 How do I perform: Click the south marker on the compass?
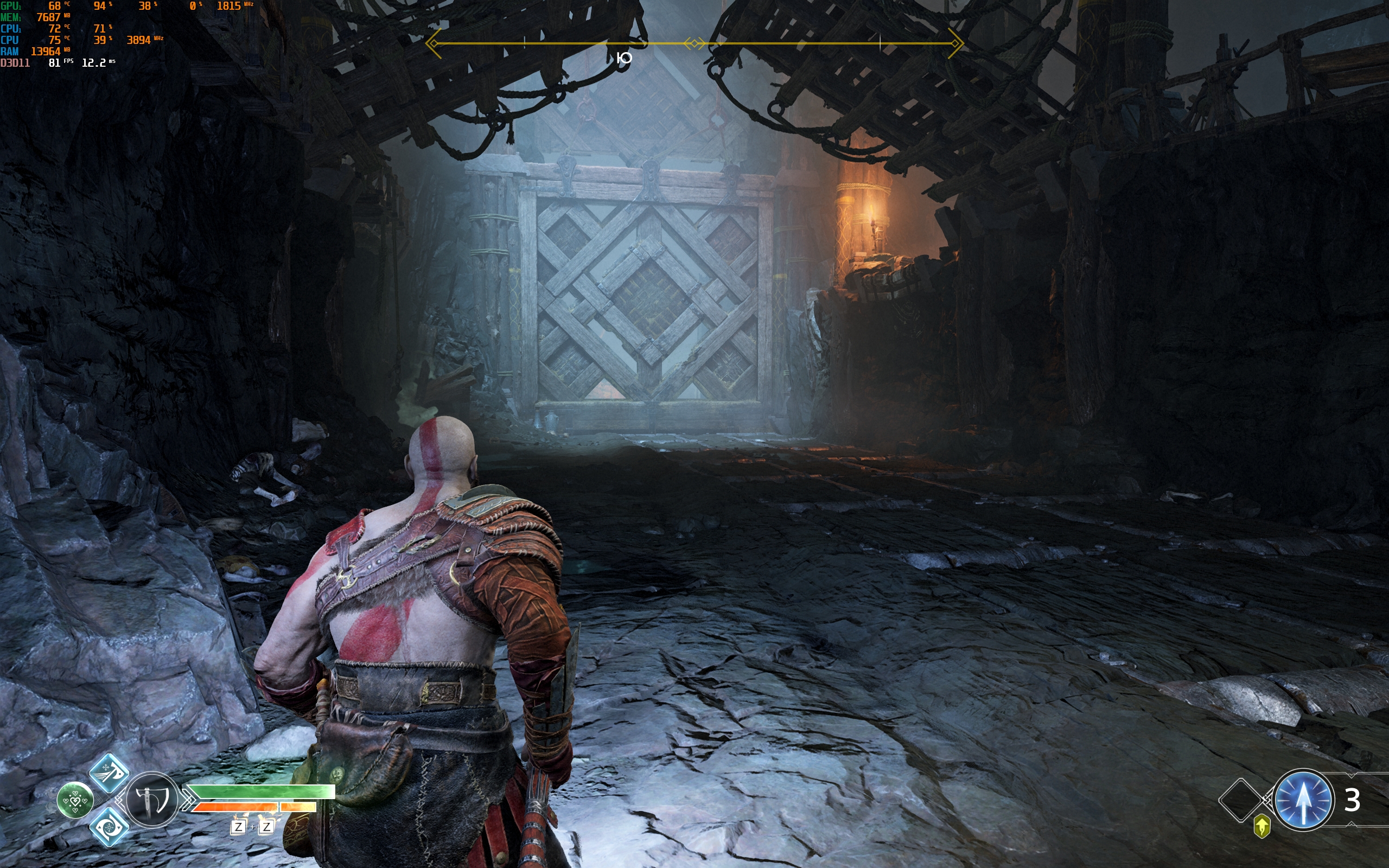point(624,58)
